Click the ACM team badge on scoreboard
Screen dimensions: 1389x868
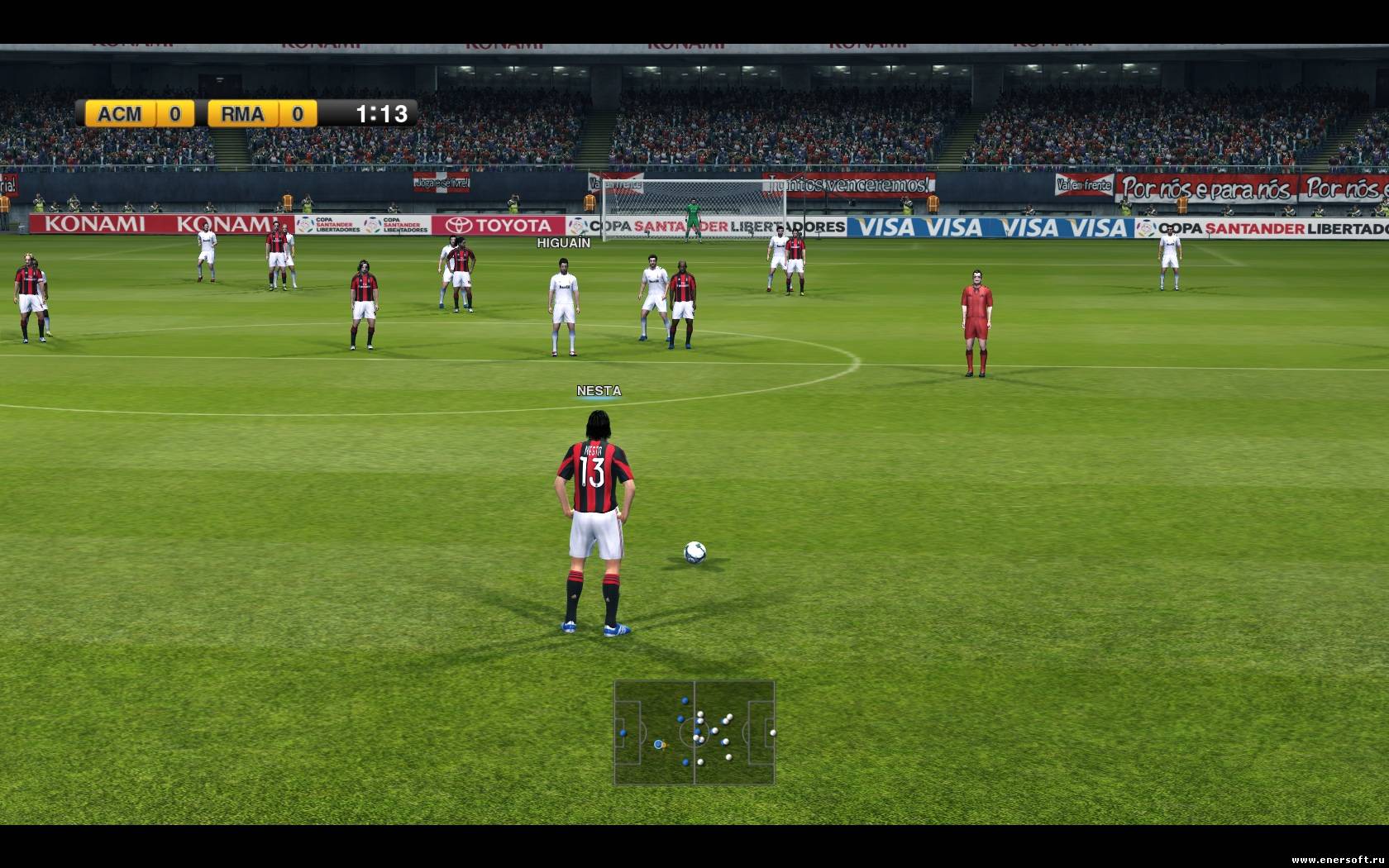coord(122,114)
